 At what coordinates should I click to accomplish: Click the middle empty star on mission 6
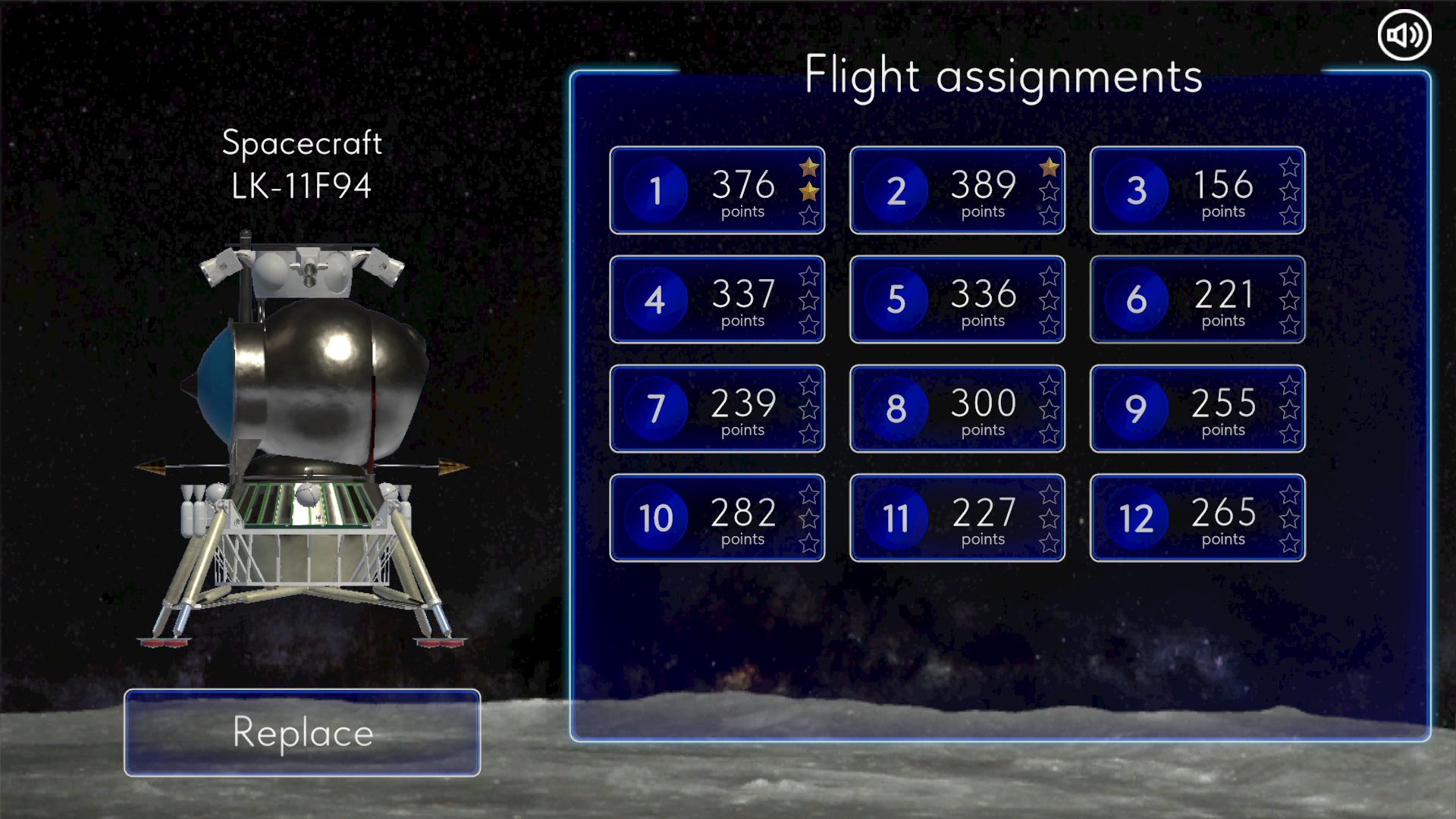pos(1289,300)
